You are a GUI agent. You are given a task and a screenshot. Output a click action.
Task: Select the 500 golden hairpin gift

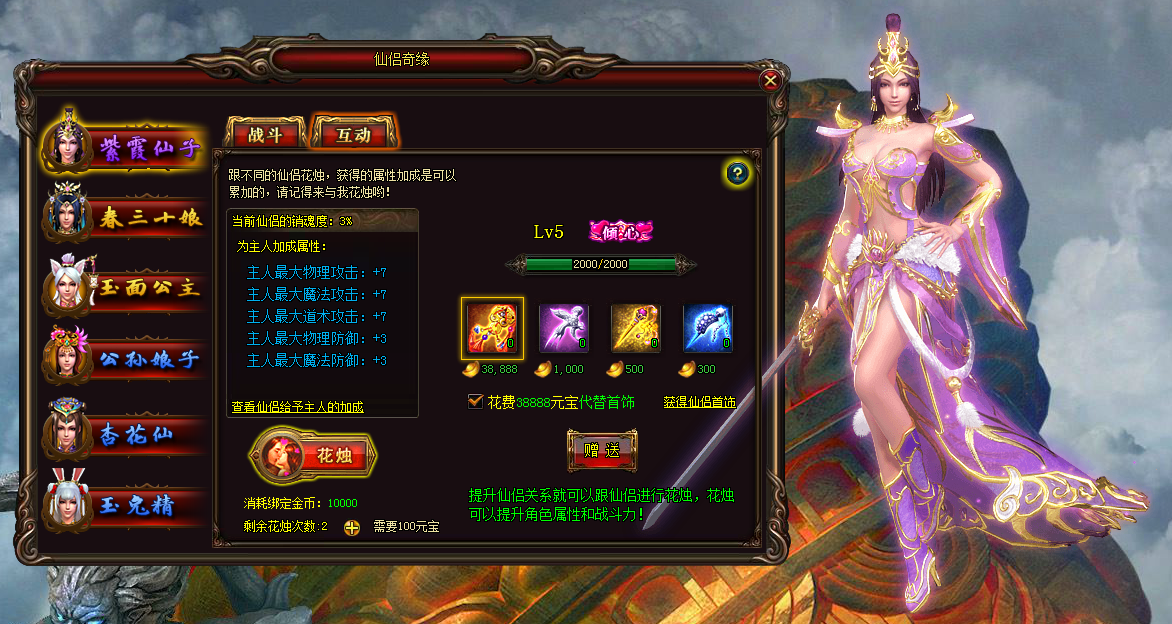pyautogui.click(x=636, y=328)
